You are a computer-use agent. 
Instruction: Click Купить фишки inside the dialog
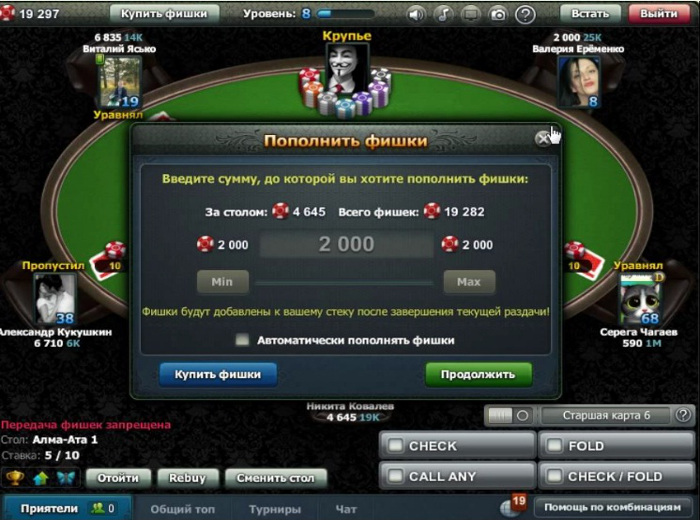(218, 375)
